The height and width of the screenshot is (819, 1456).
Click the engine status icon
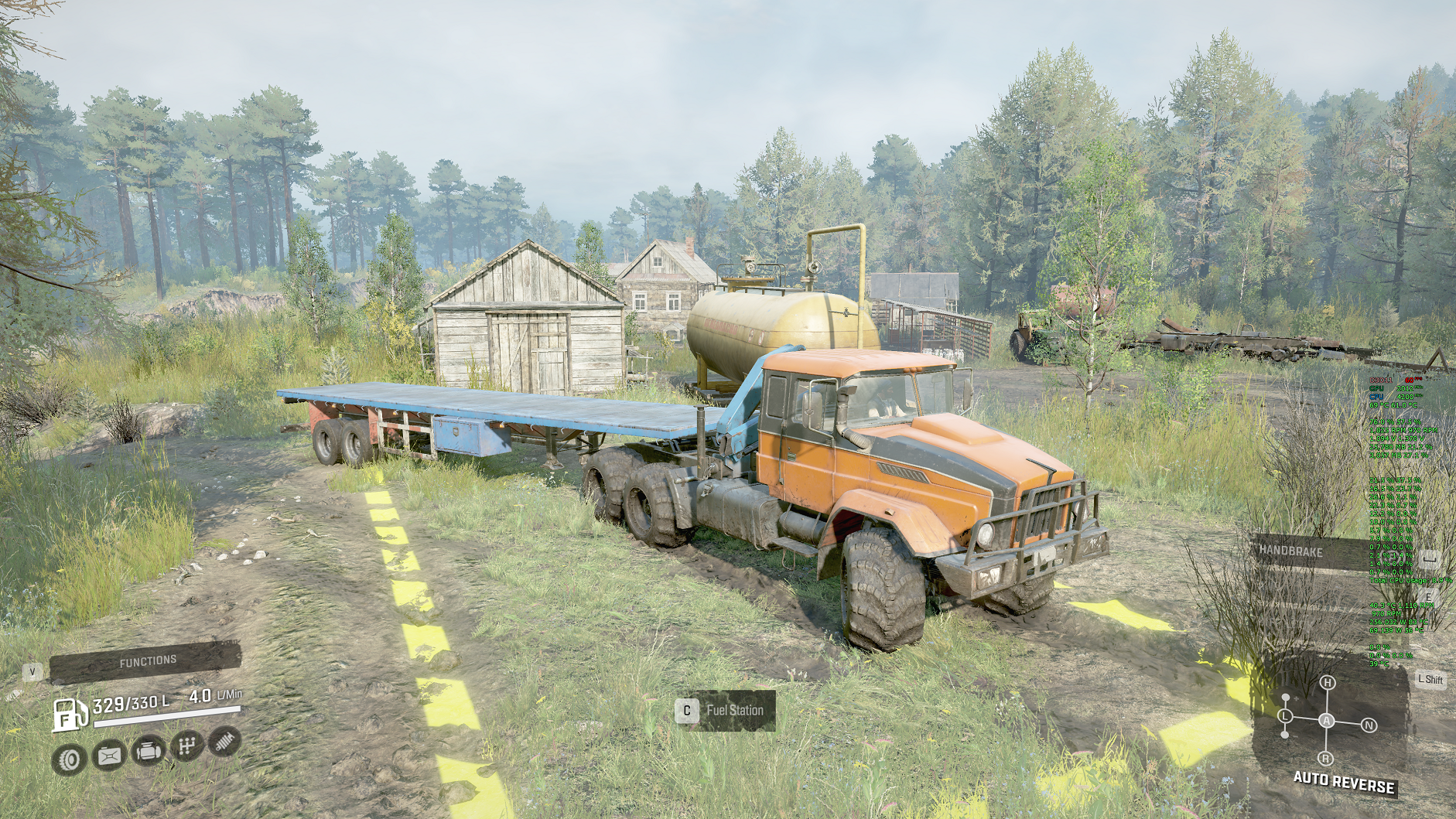coord(149,751)
